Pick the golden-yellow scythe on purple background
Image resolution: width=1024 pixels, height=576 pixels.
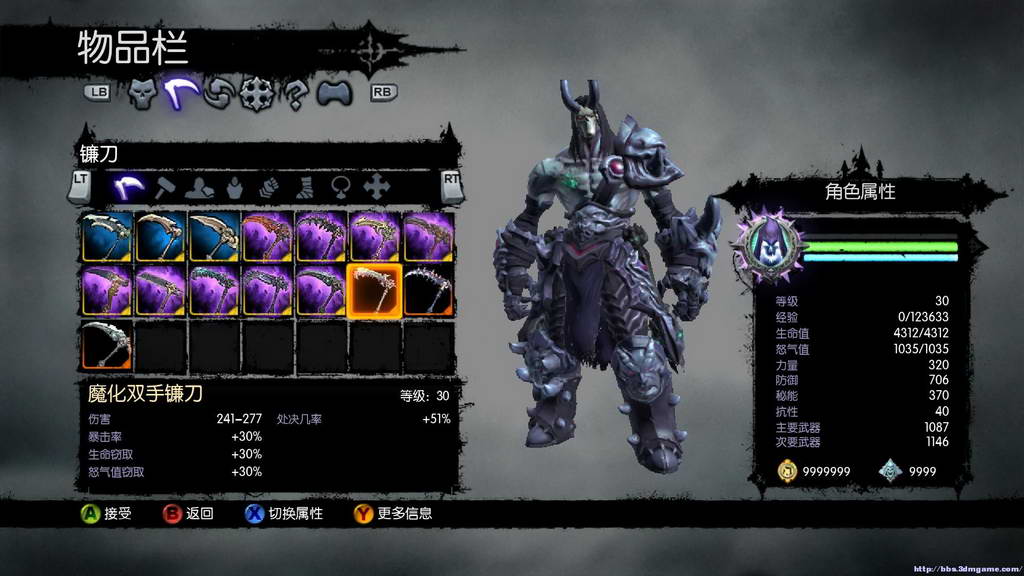[x=374, y=236]
